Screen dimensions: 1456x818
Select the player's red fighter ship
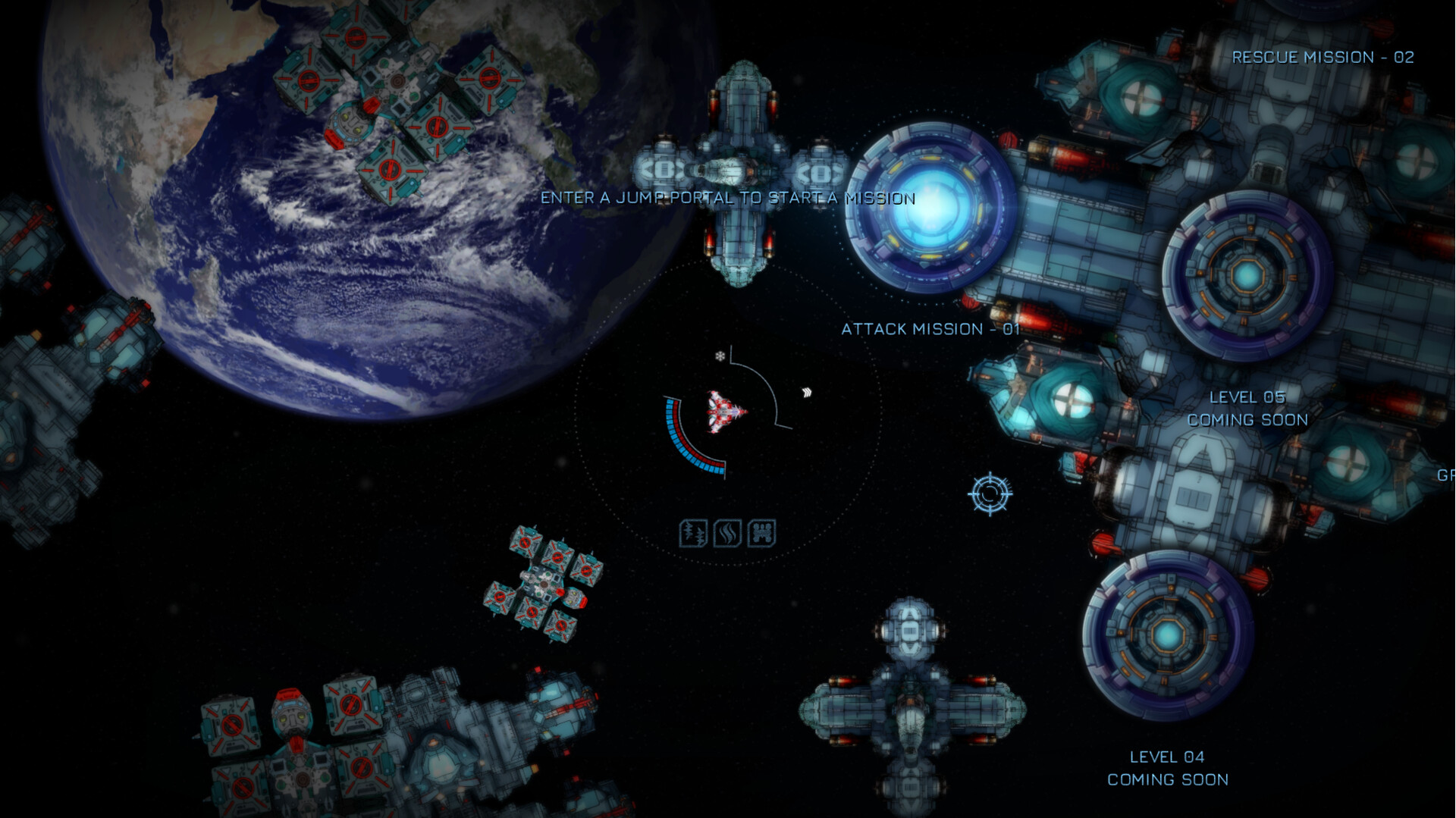click(722, 412)
